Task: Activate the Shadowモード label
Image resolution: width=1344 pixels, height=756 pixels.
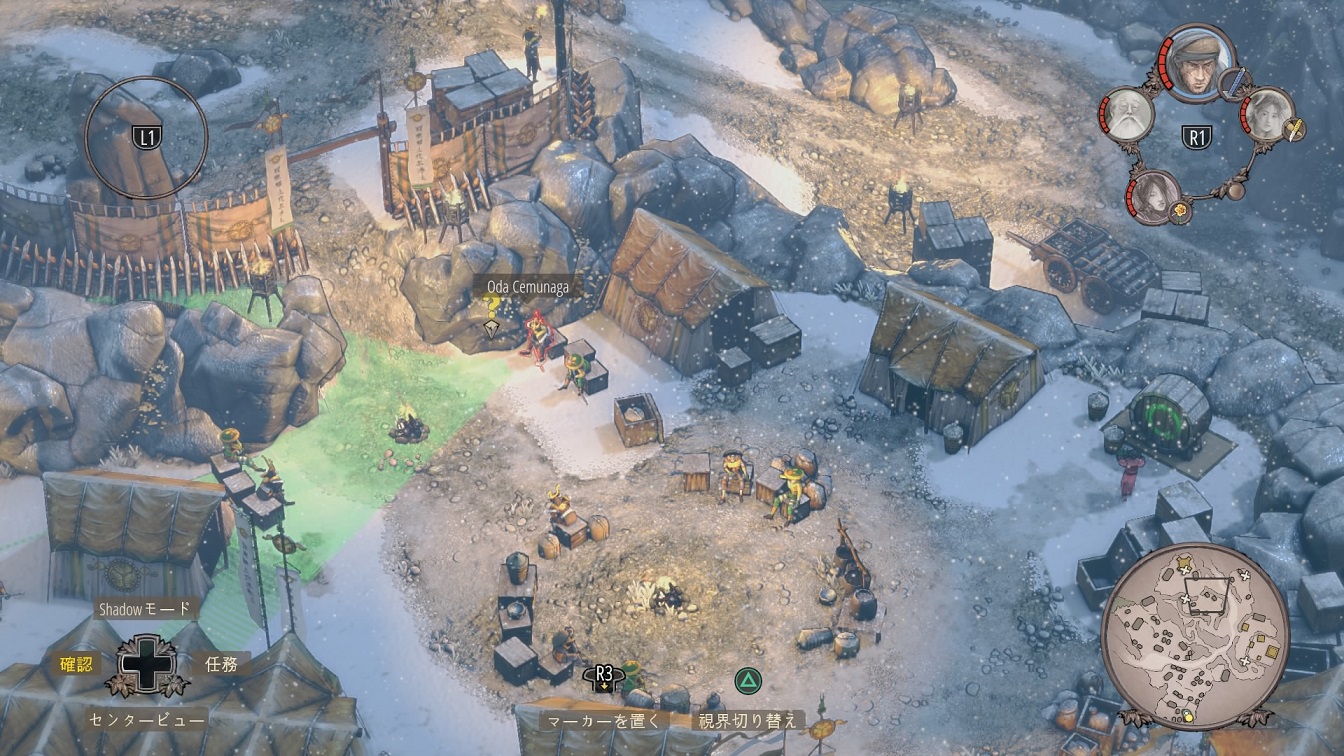Action: [x=145, y=608]
